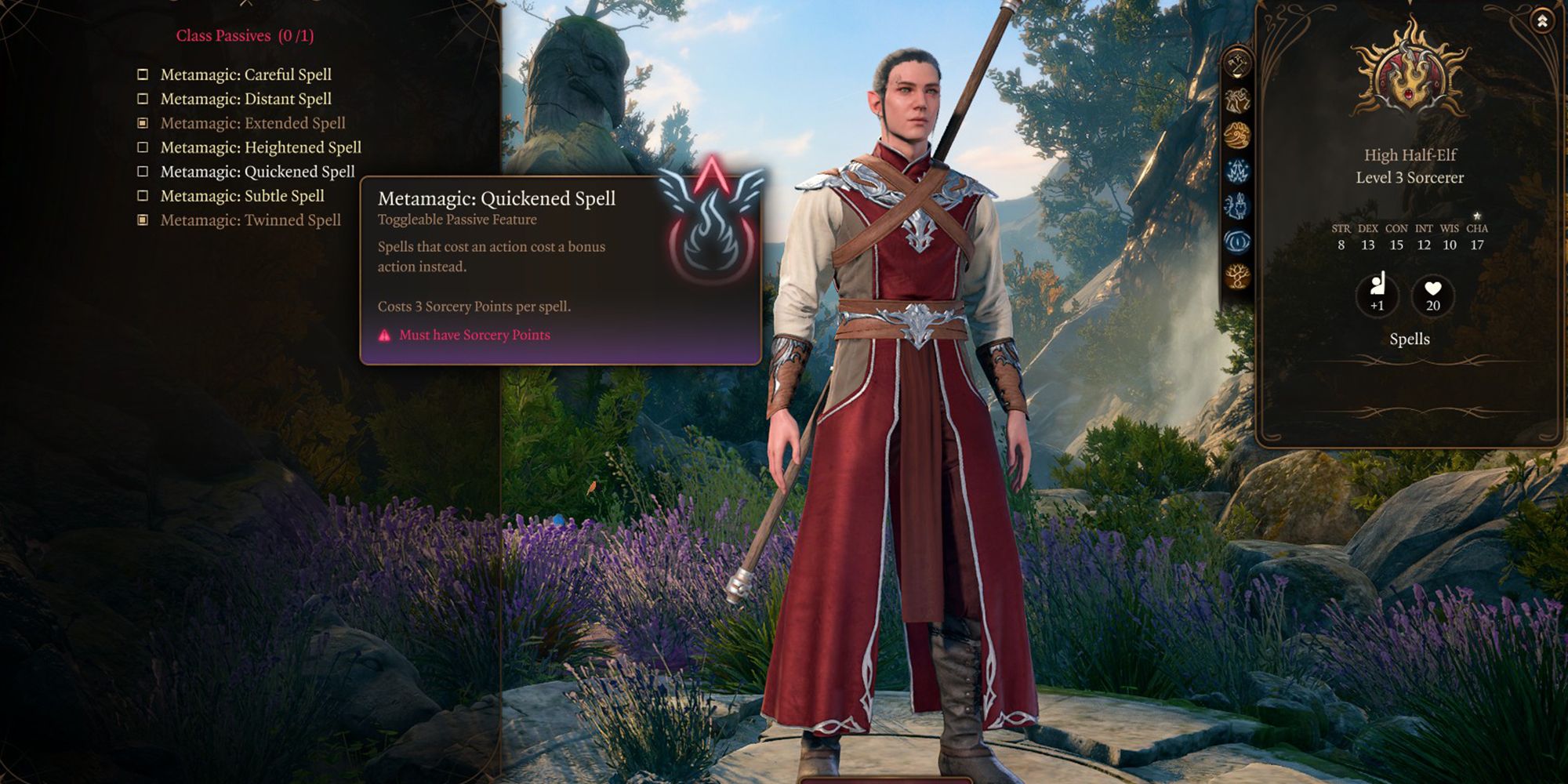Open the blue eye icon in the vertical strip

(x=1236, y=238)
